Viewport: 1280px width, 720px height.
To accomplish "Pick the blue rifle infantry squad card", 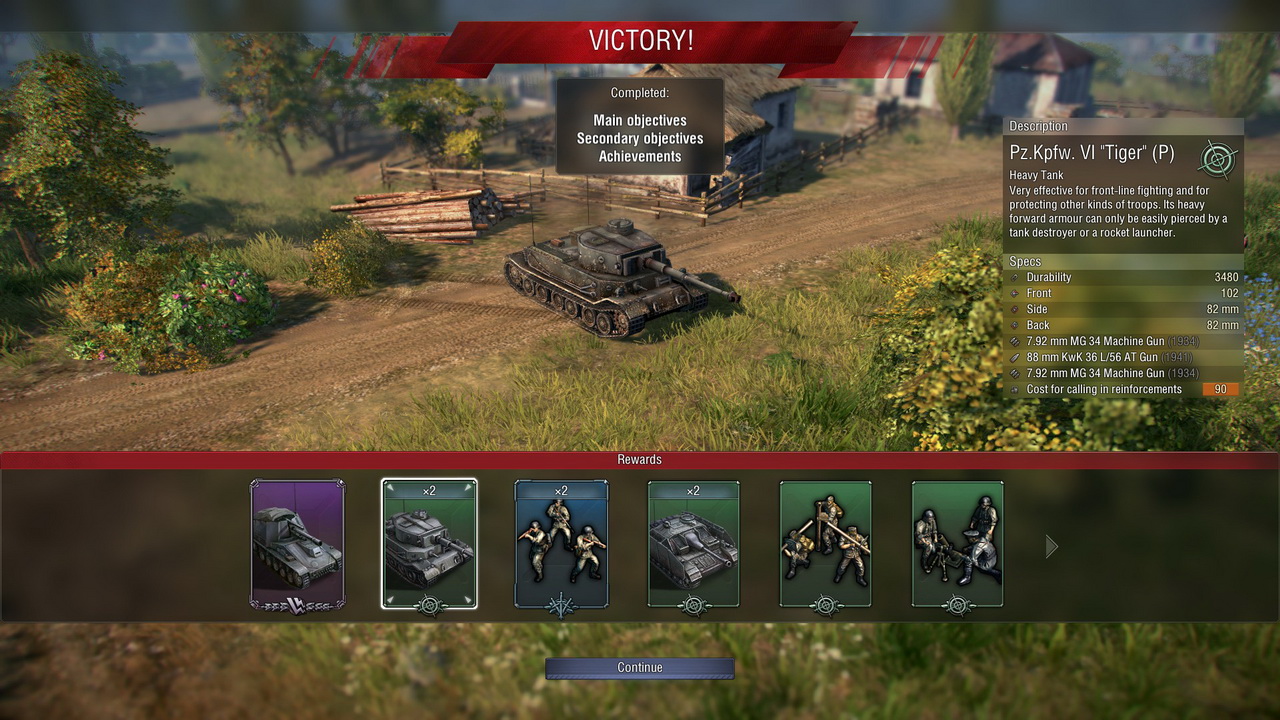I will (561, 544).
